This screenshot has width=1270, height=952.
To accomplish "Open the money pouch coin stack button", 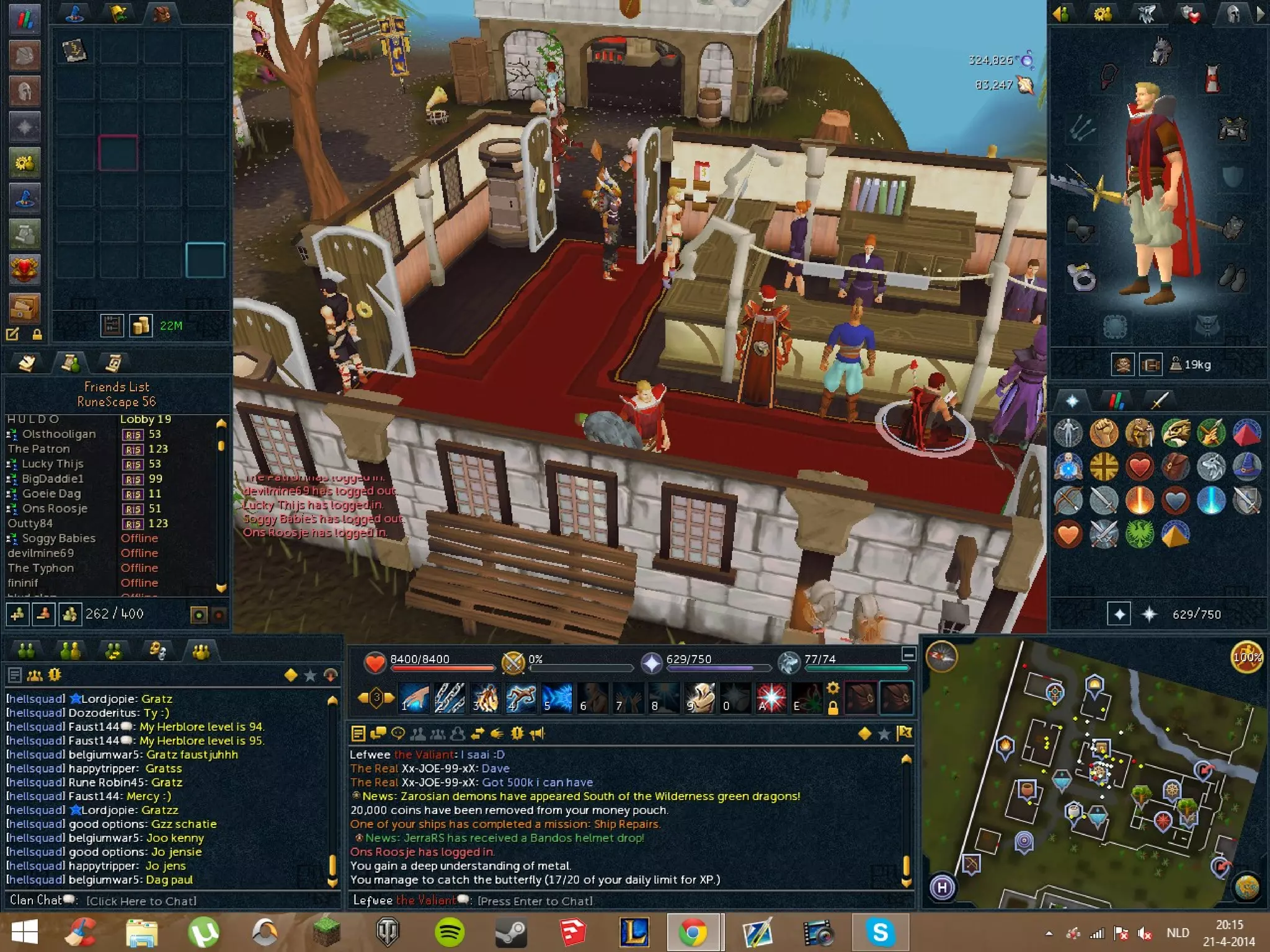I will point(141,325).
